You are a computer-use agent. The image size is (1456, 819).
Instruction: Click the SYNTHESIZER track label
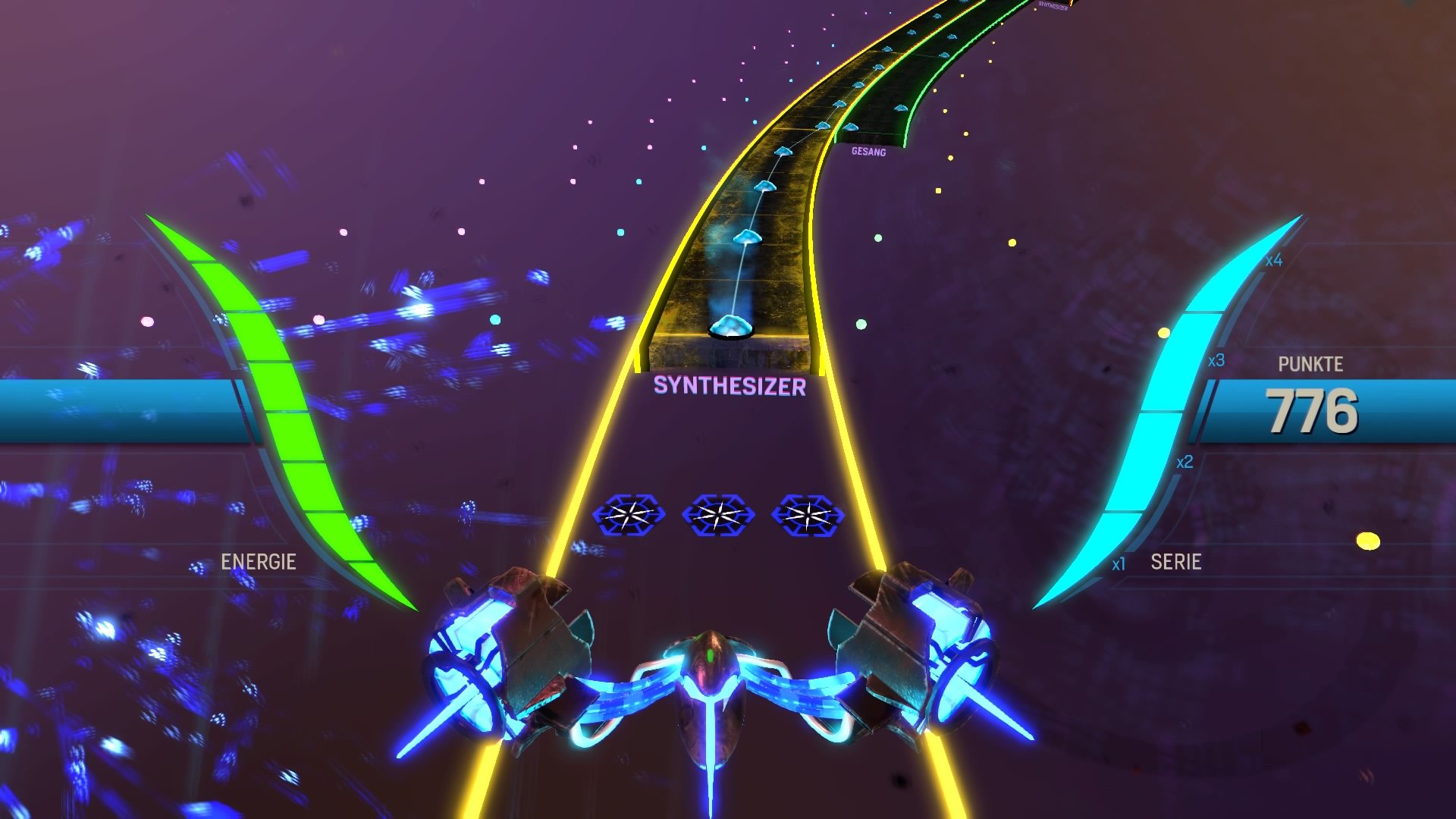(730, 386)
